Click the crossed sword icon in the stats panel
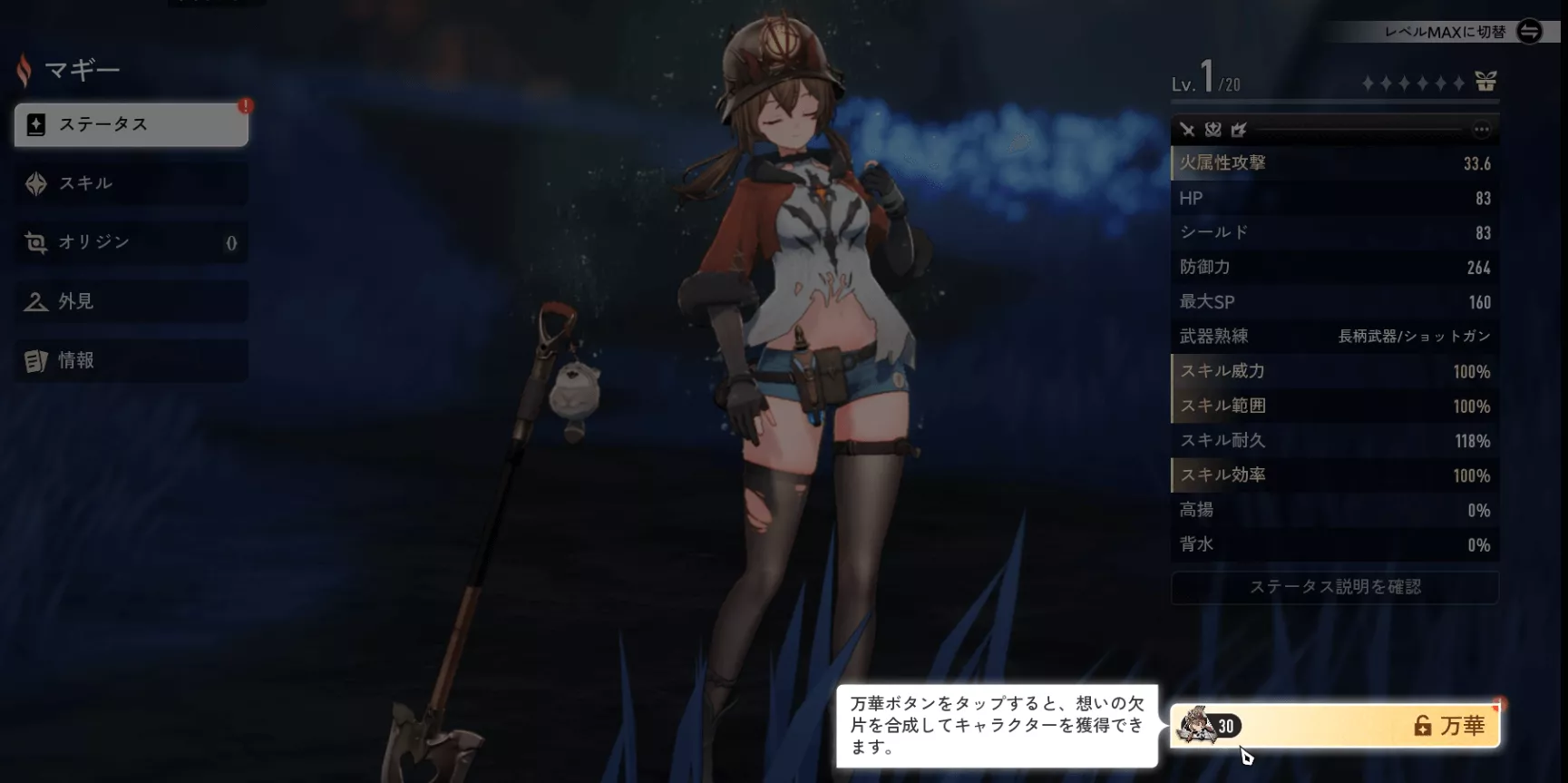This screenshot has width=1568, height=783. click(1189, 130)
